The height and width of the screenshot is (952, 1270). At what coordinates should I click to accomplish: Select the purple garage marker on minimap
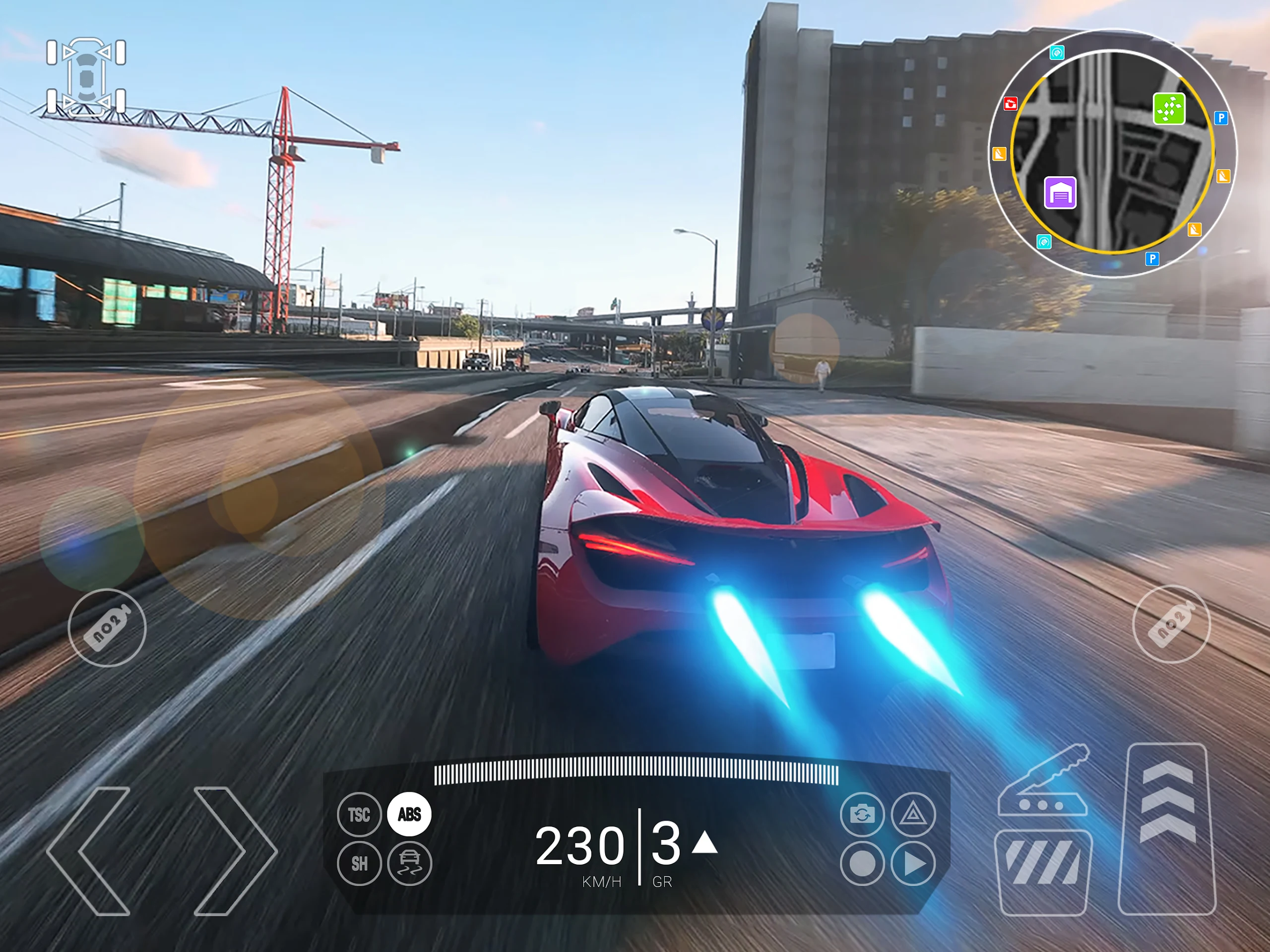click(x=1060, y=193)
